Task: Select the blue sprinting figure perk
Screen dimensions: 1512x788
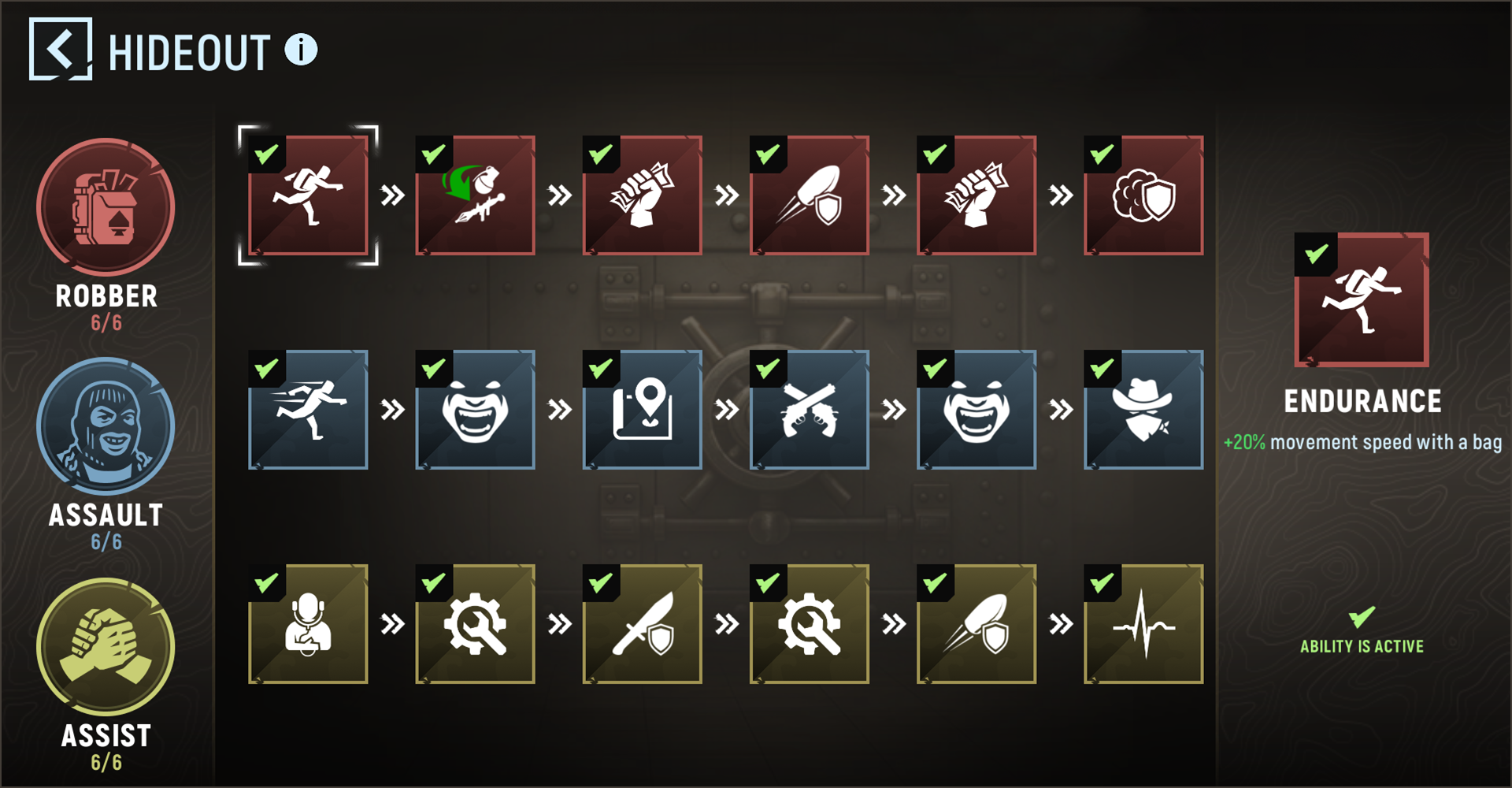Action: 309,410
